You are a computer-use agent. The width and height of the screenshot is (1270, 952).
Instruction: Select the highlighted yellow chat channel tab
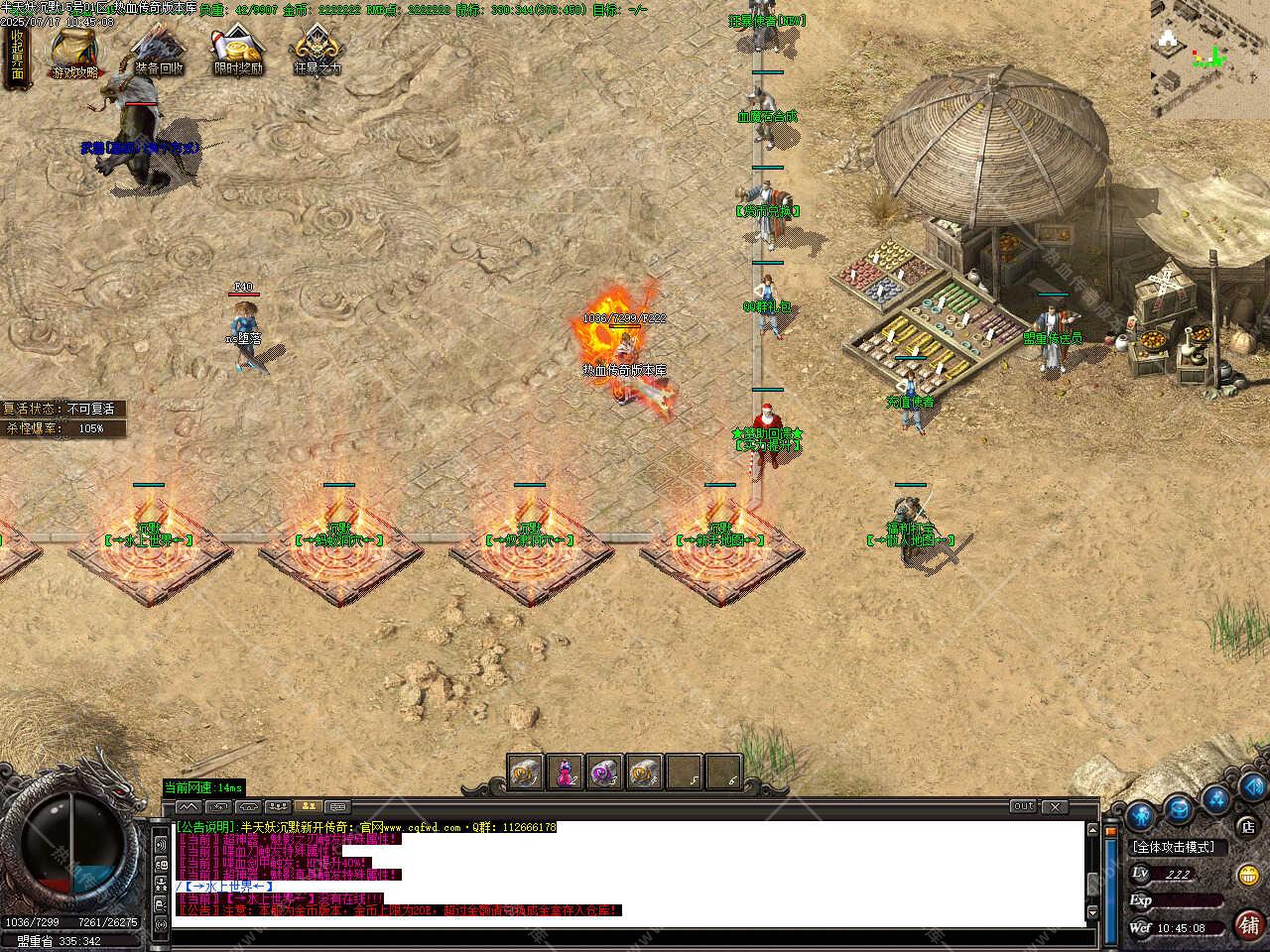(x=308, y=807)
